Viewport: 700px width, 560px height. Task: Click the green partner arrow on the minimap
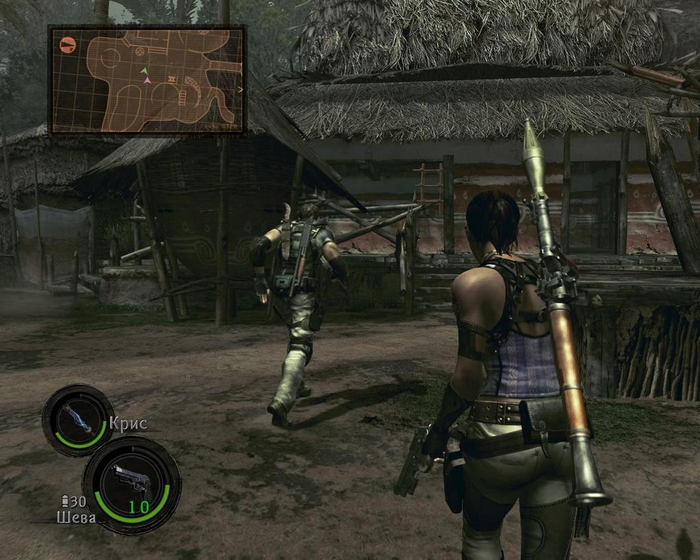tap(144, 71)
